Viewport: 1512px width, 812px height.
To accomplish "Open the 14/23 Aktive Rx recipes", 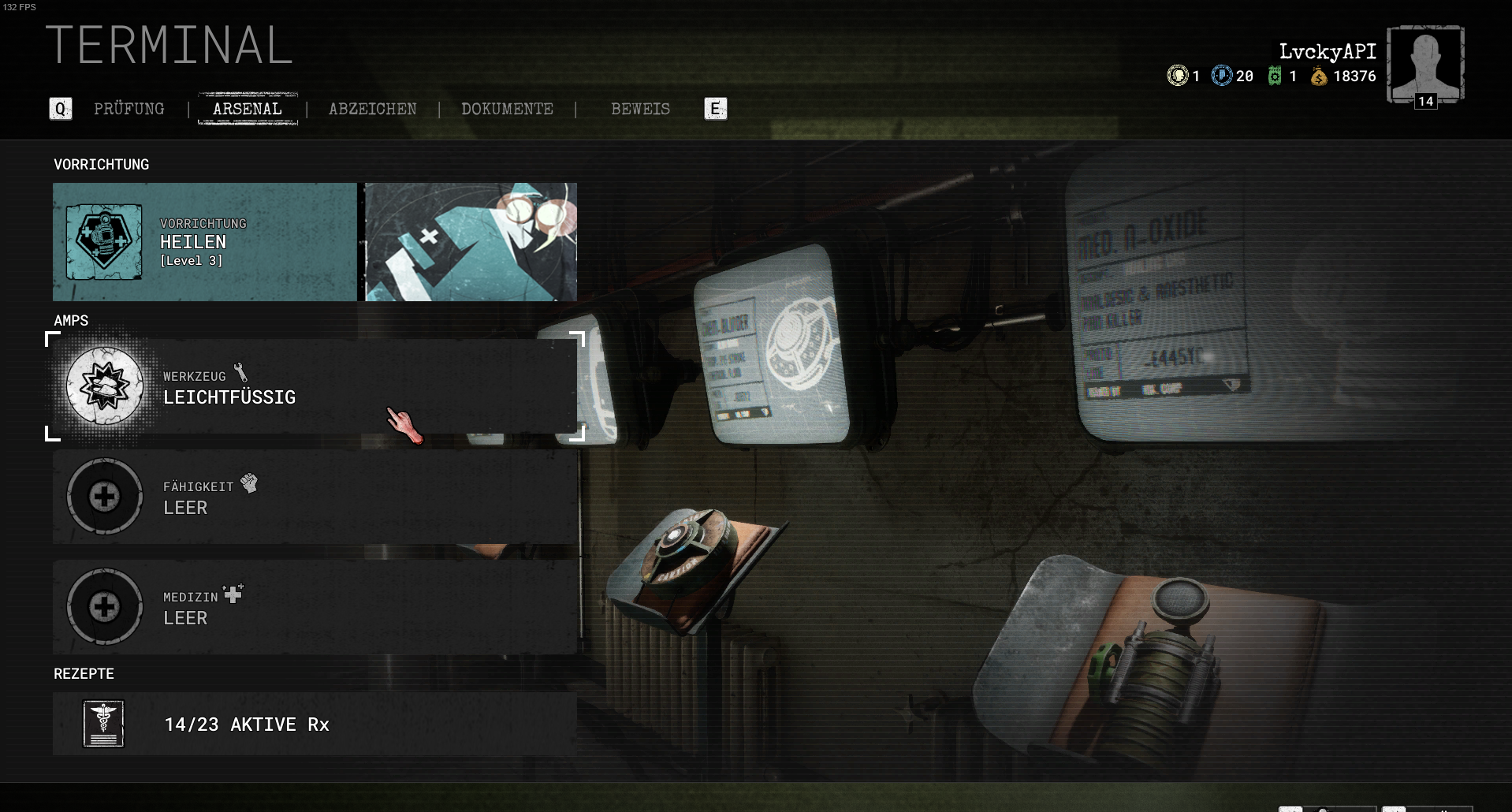I will (315, 724).
